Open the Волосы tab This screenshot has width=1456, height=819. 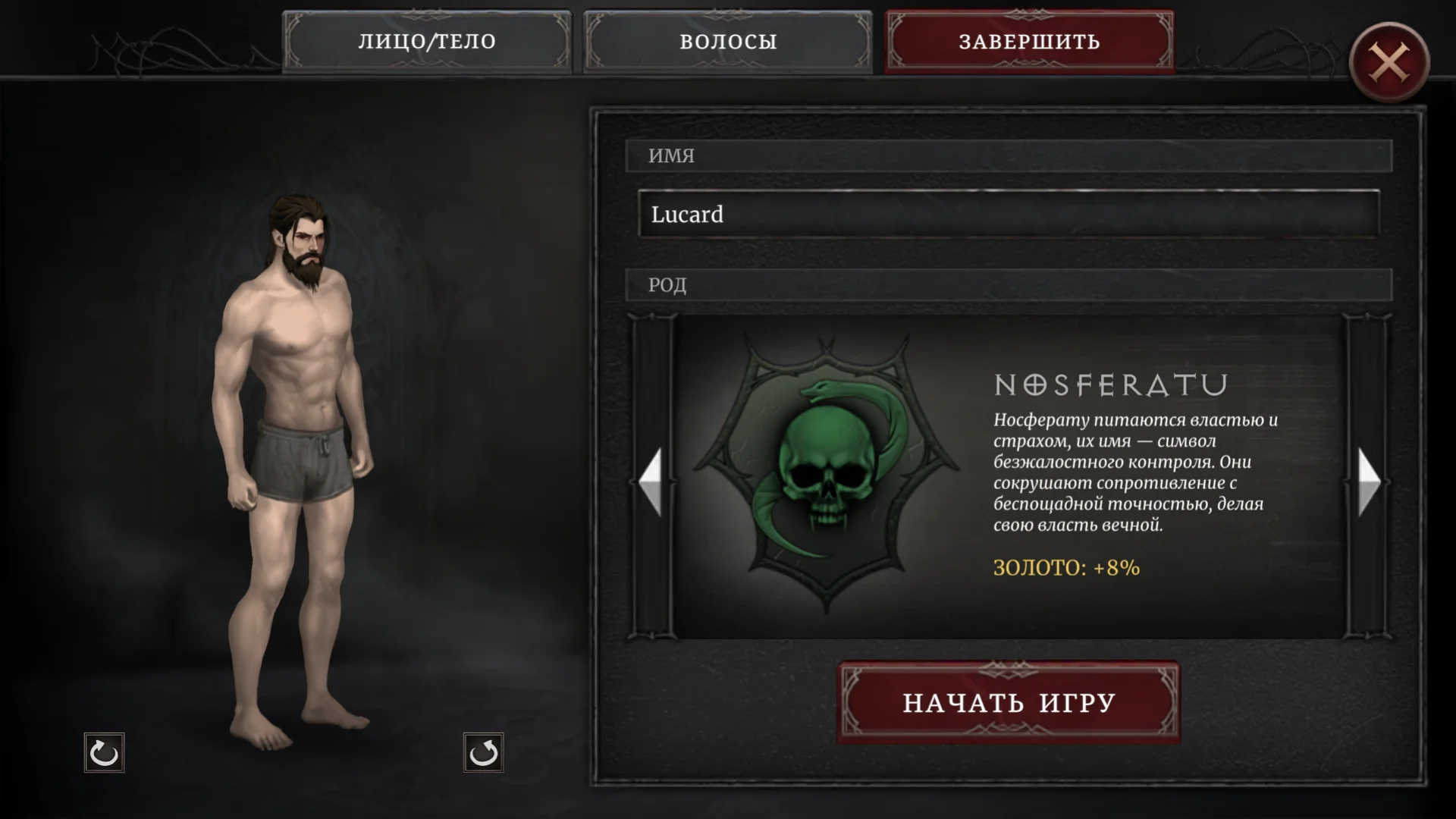click(x=728, y=42)
